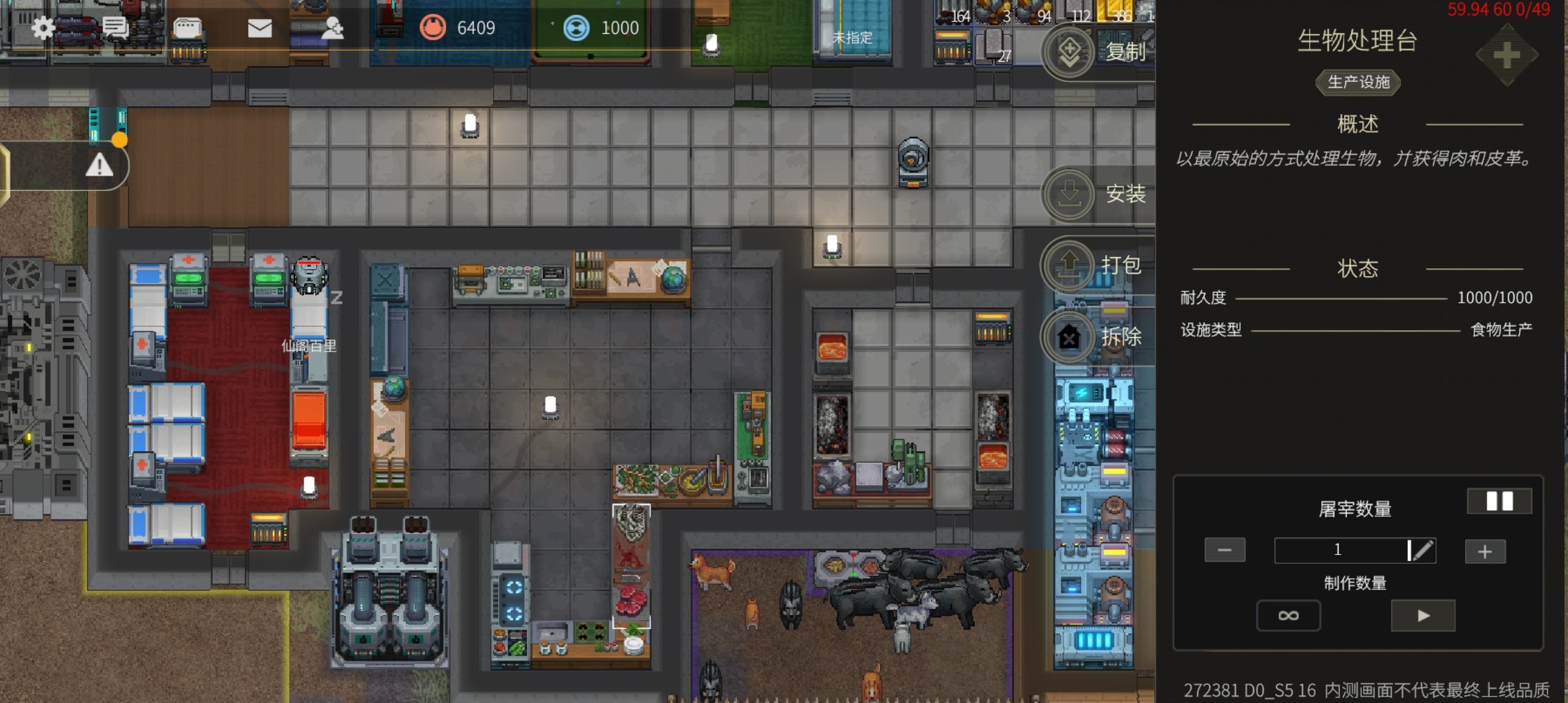The image size is (1568, 703).
Task: Increase slaughter quantity with the plus button
Action: tap(1485, 552)
